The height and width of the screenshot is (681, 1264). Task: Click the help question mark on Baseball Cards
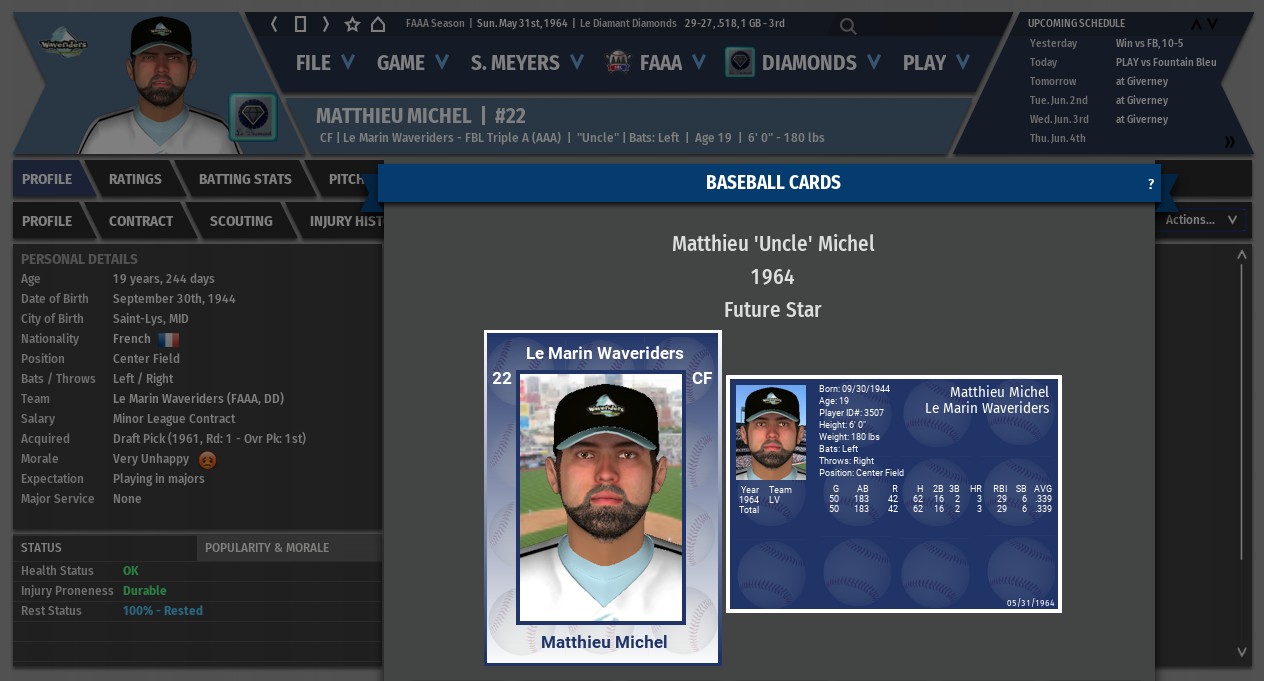point(1151,184)
